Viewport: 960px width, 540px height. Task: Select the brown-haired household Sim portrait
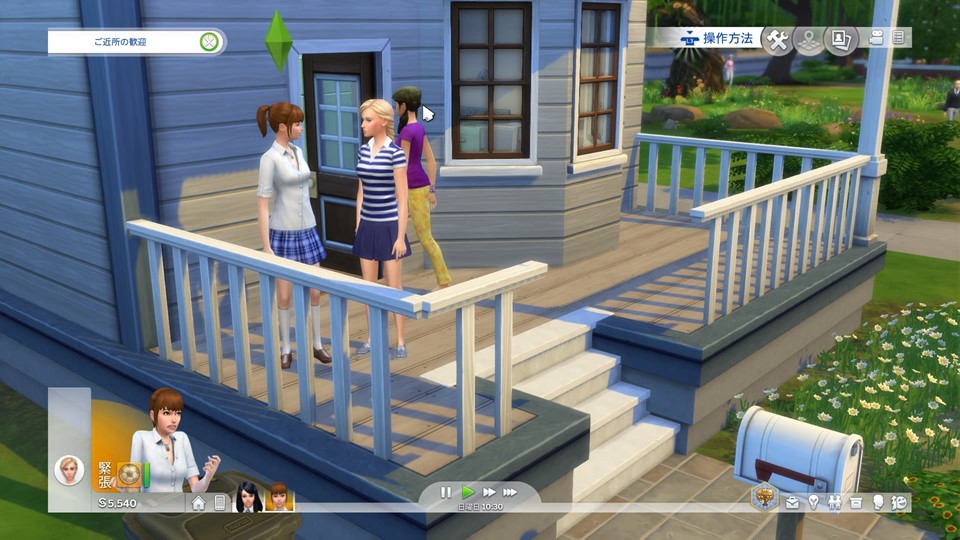click(279, 497)
